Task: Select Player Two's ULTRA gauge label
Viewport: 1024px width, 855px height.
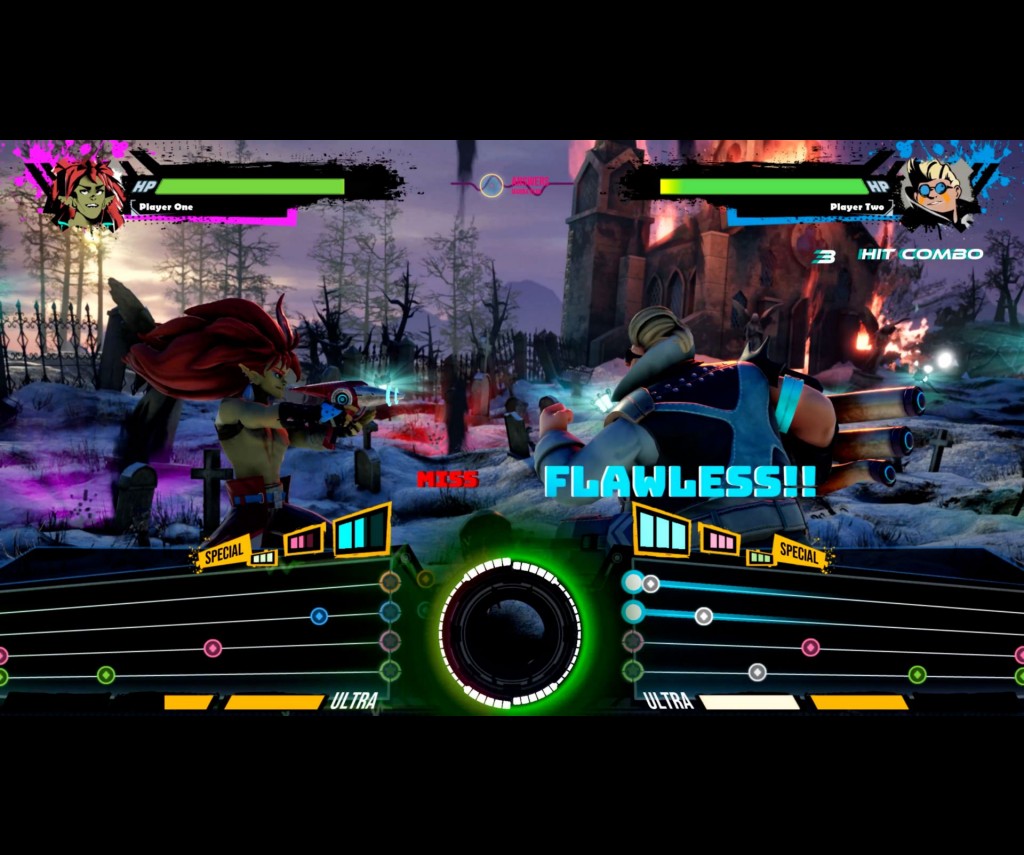Action: click(x=669, y=701)
